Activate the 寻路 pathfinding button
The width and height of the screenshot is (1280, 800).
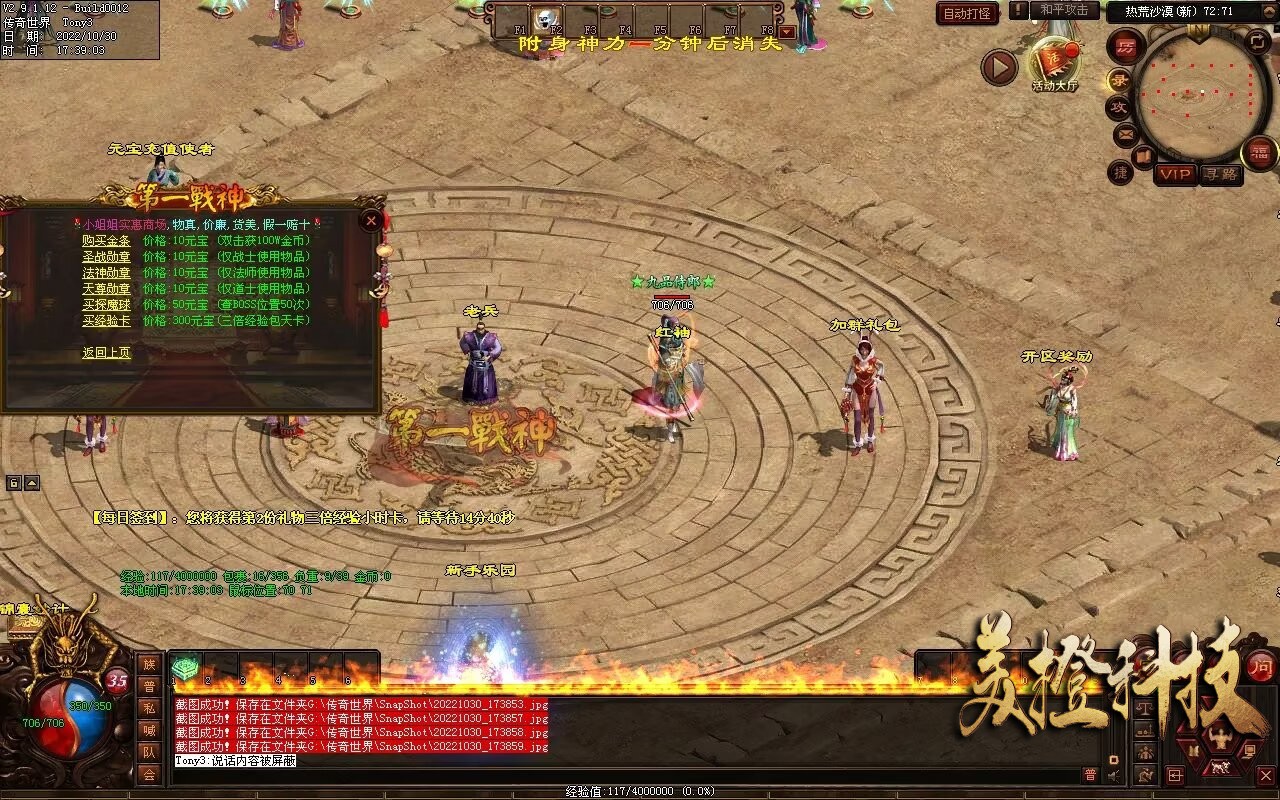[x=1220, y=174]
